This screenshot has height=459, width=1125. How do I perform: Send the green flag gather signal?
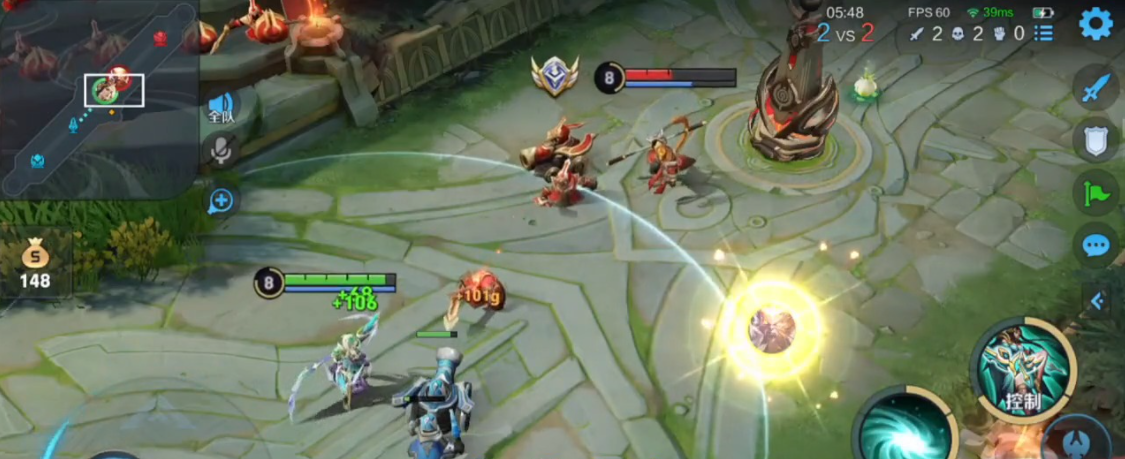pos(1096,192)
